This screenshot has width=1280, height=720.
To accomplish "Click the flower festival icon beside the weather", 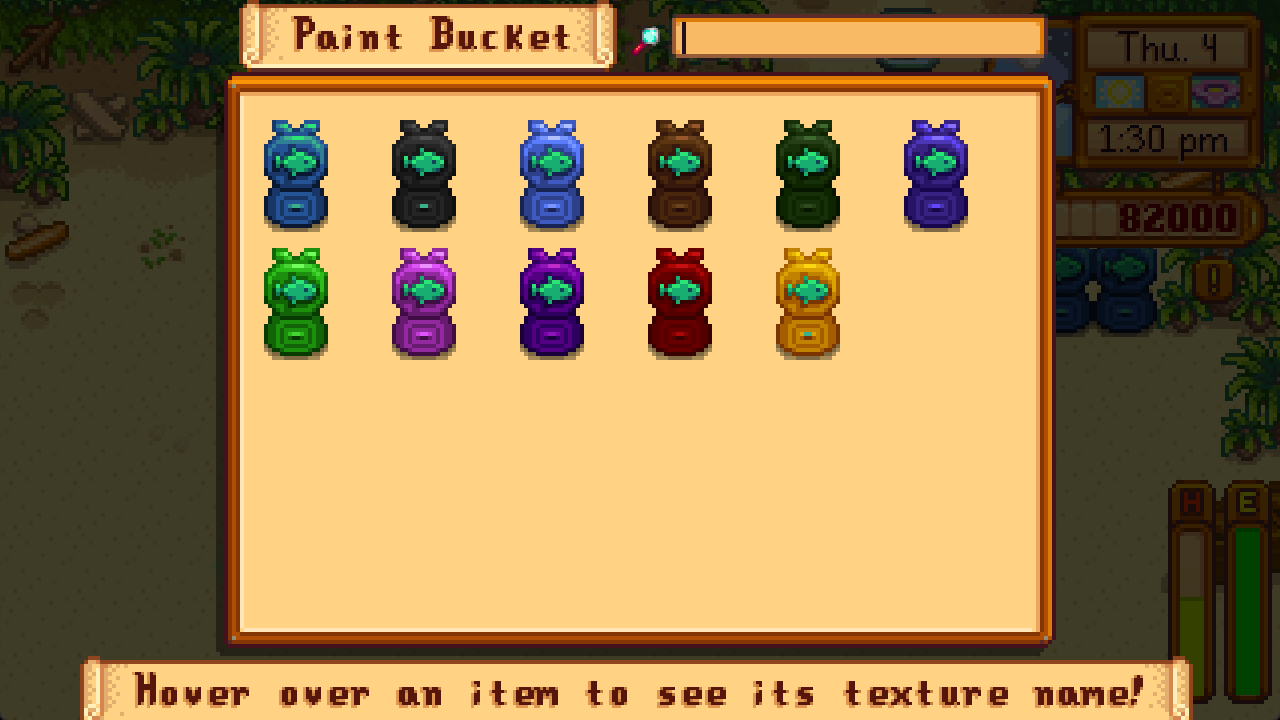I will click(x=1215, y=92).
